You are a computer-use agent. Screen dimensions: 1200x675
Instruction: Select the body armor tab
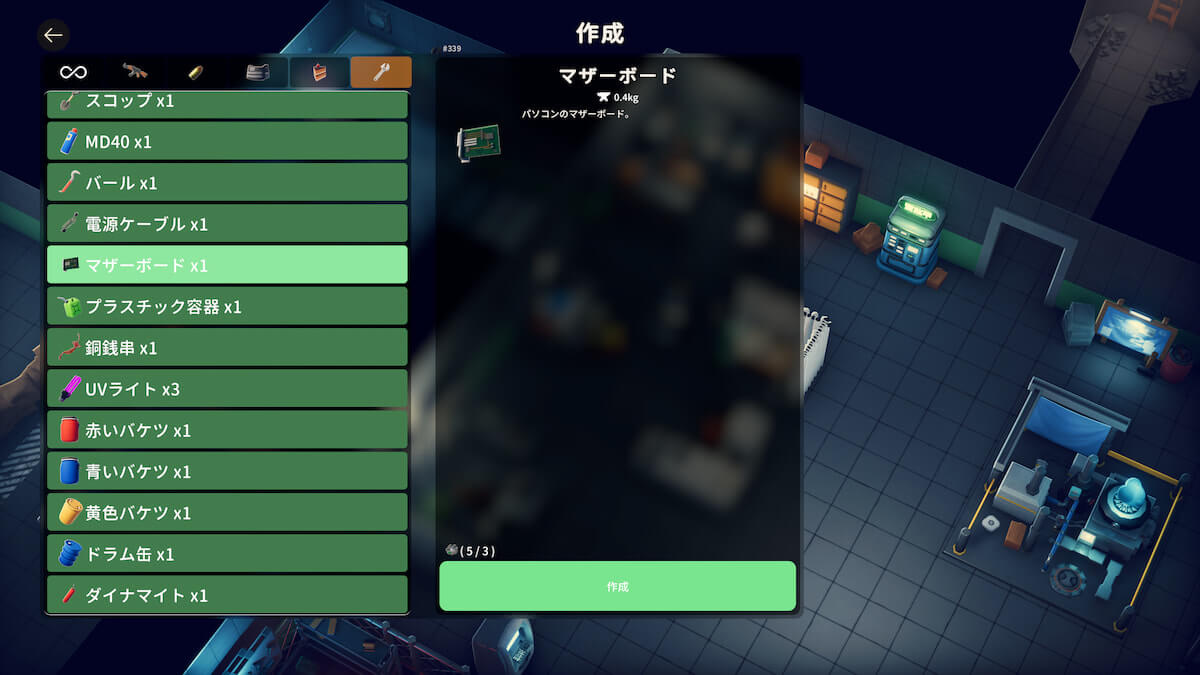coord(258,72)
